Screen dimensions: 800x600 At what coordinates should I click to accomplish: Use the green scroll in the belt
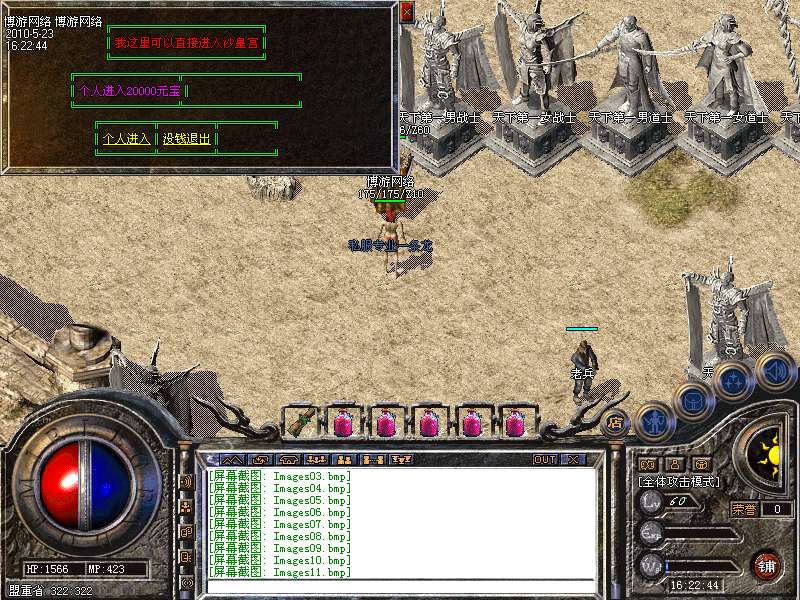(x=299, y=422)
